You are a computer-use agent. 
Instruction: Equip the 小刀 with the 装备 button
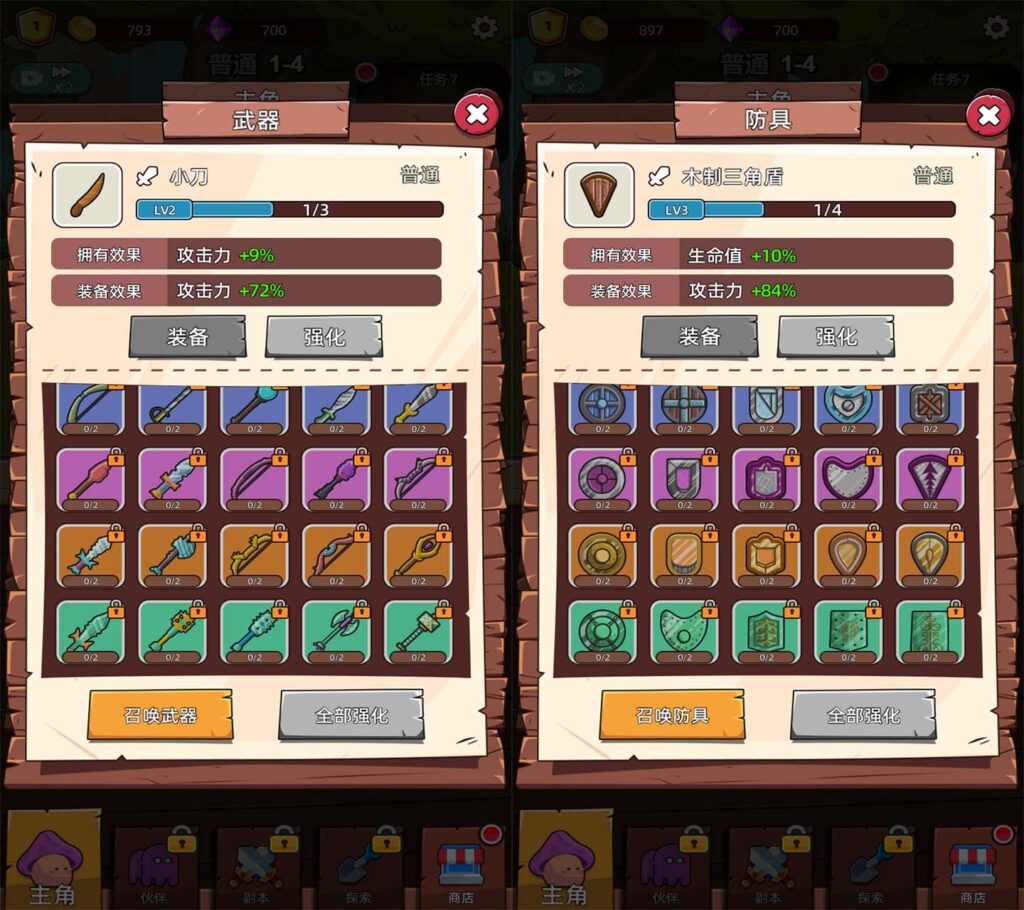187,337
